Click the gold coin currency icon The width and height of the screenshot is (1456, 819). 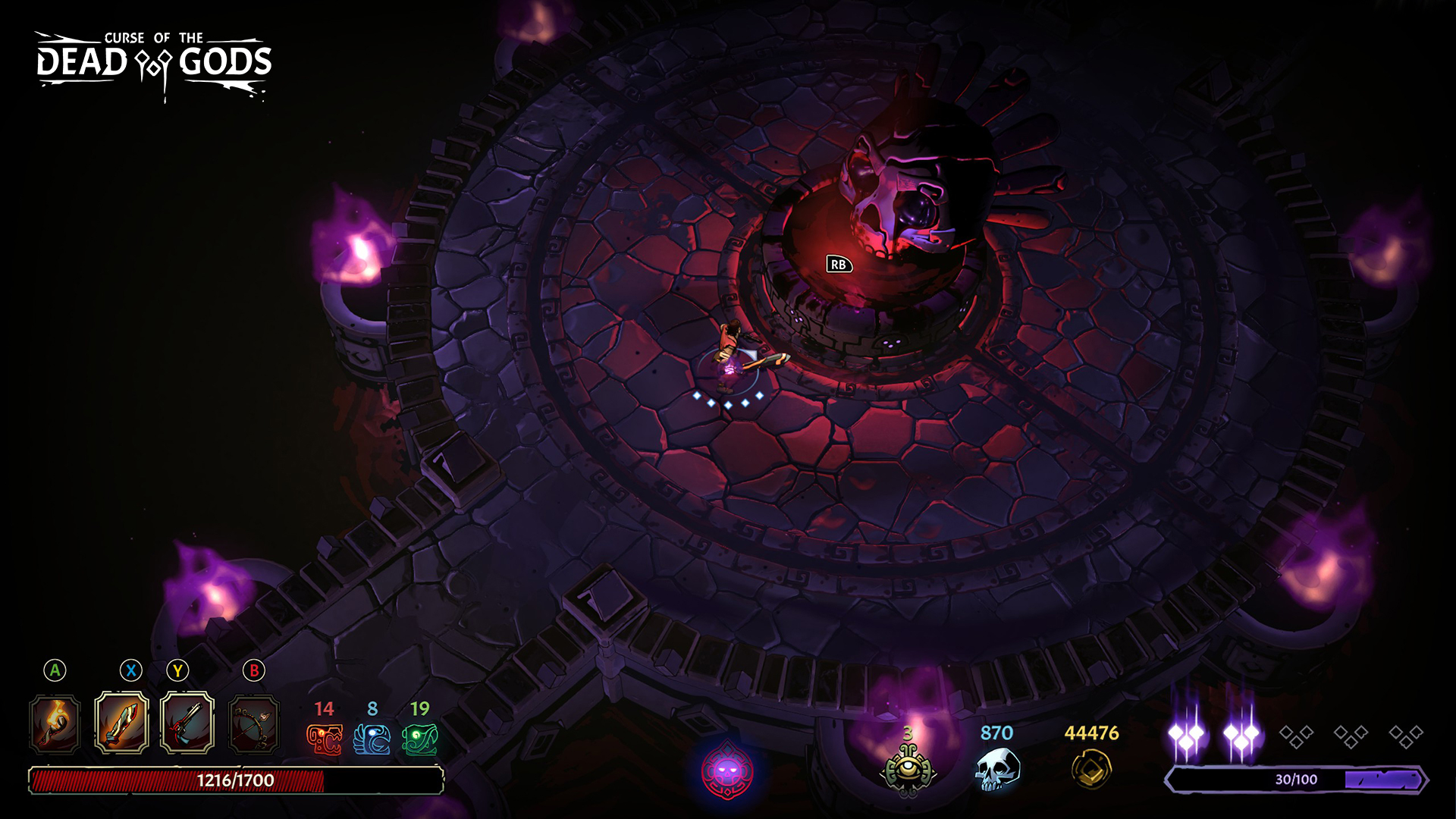tap(1091, 769)
